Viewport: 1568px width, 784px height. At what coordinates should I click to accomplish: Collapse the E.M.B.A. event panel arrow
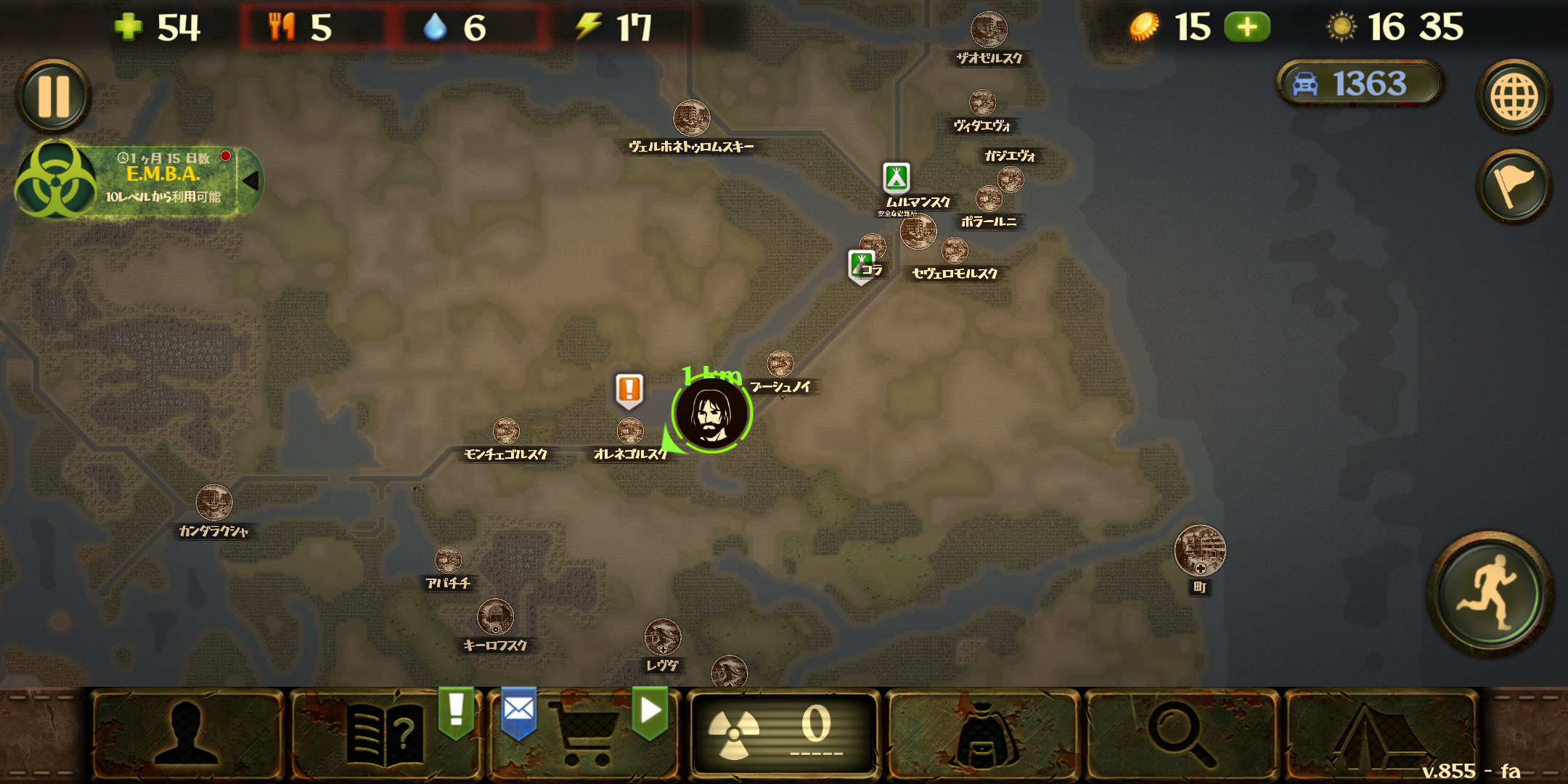250,181
